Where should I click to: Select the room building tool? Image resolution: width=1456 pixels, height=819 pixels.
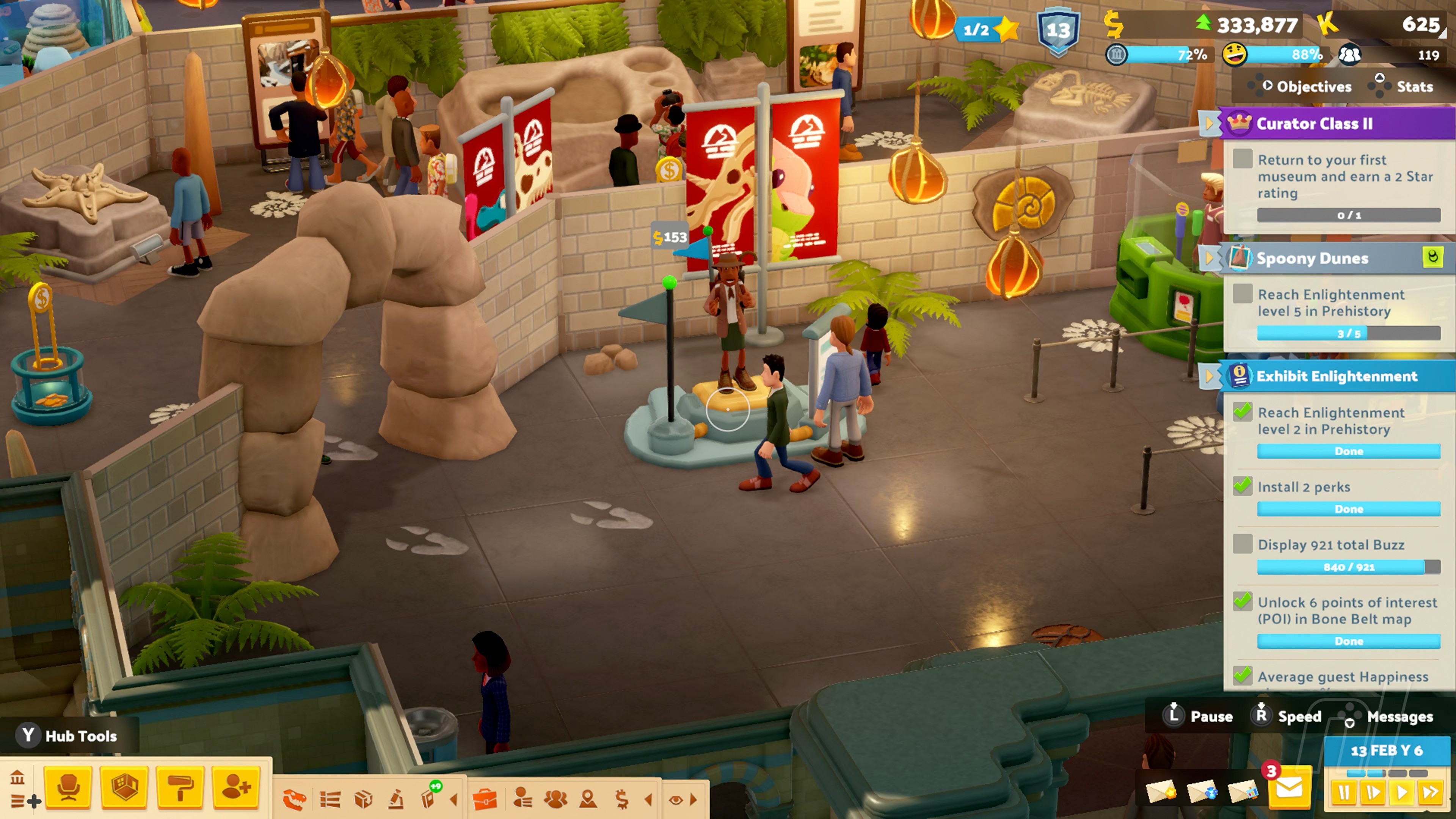click(124, 788)
